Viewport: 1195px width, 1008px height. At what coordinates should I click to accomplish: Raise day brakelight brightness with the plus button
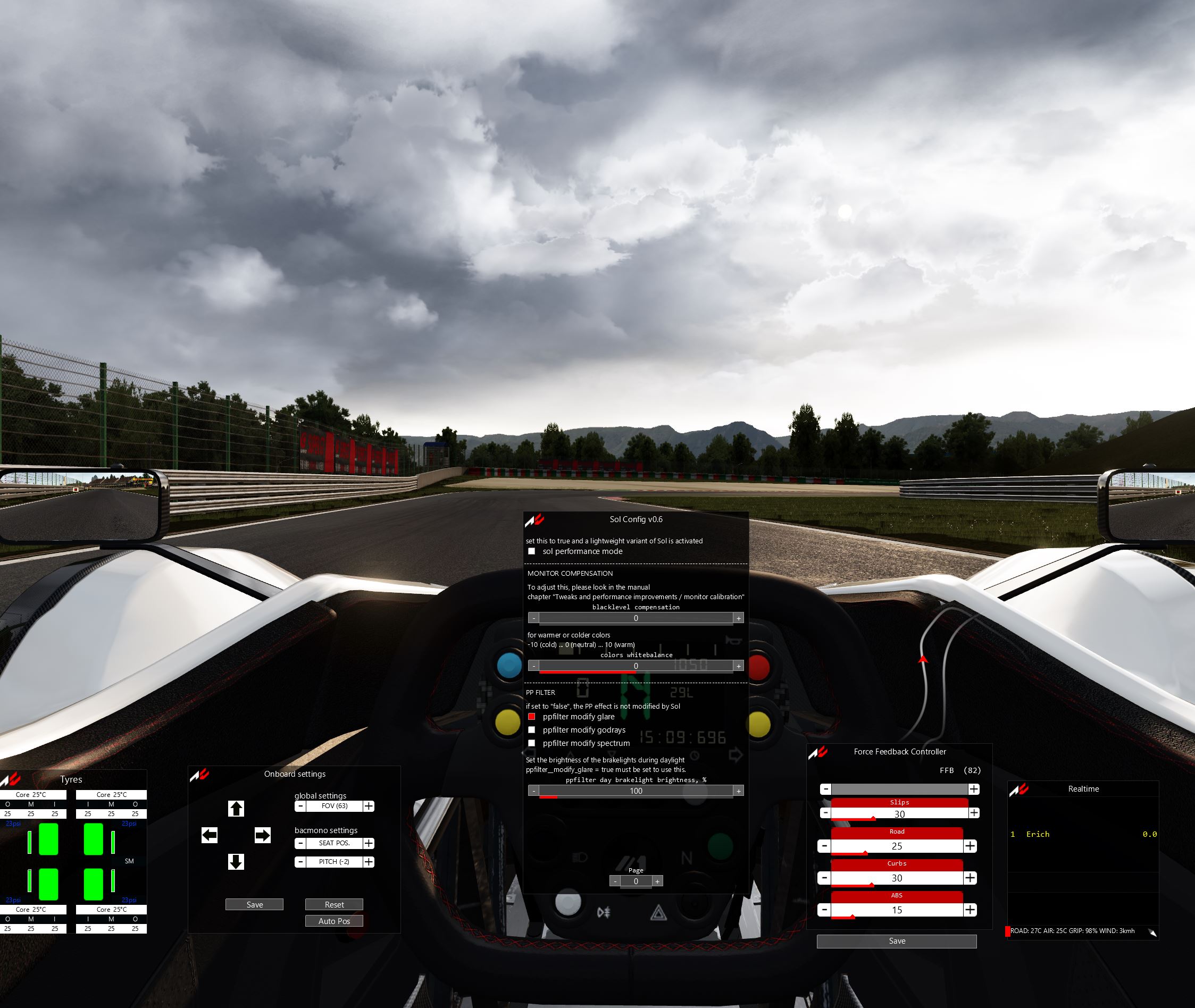click(x=738, y=791)
